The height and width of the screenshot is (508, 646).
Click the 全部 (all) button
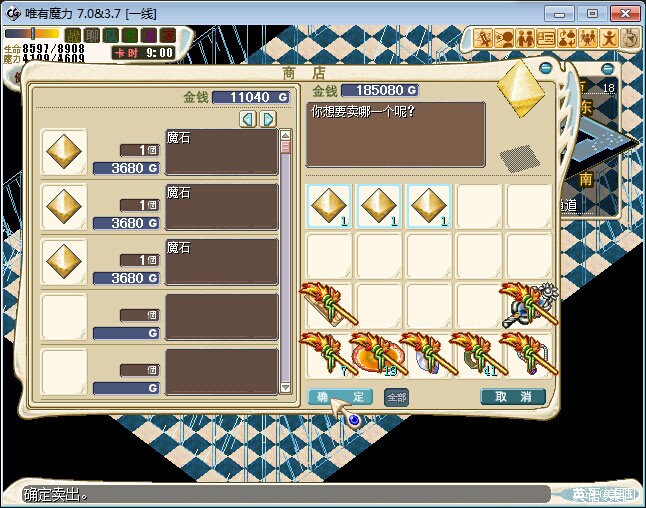(397, 397)
